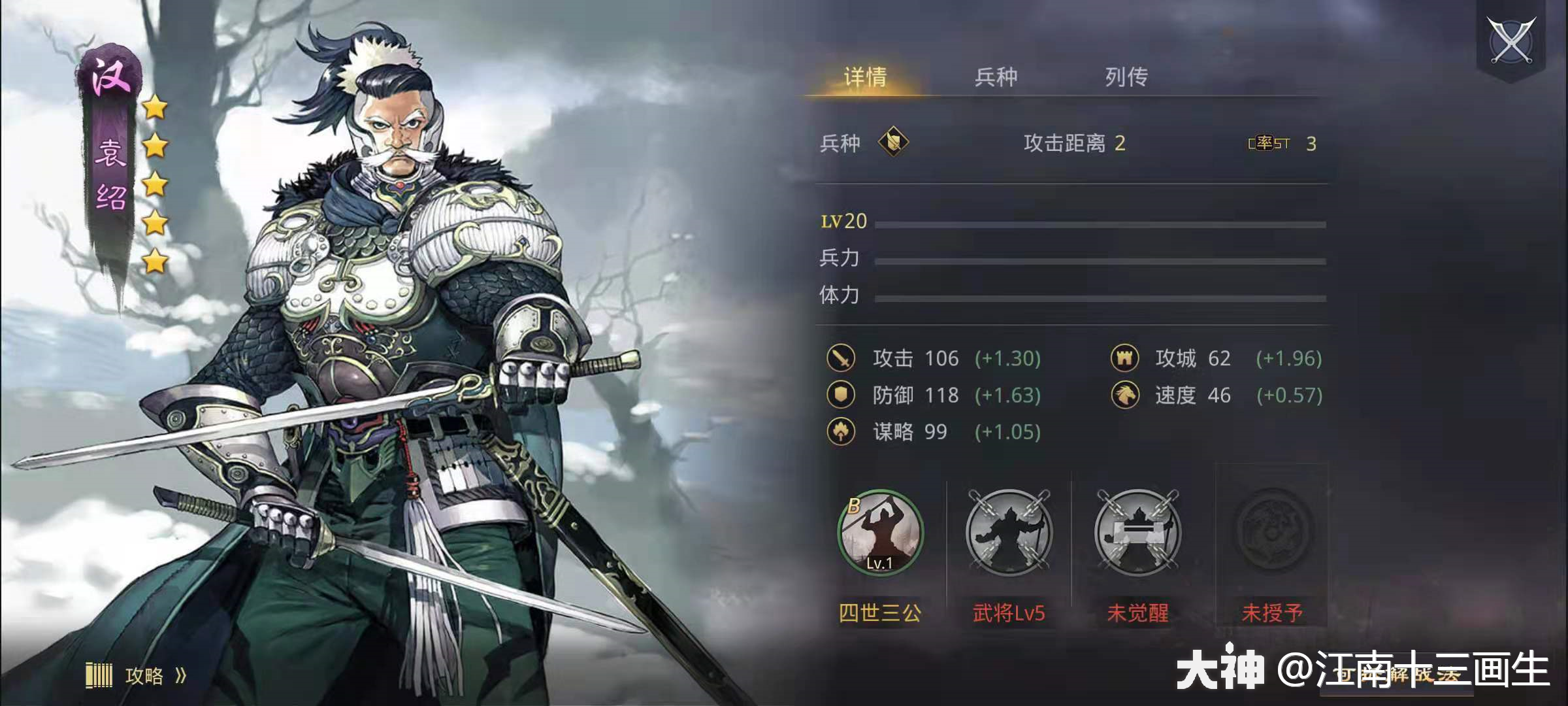This screenshot has width=1568, height=706.
Task: Open the 列传 tab
Action: click(1125, 76)
